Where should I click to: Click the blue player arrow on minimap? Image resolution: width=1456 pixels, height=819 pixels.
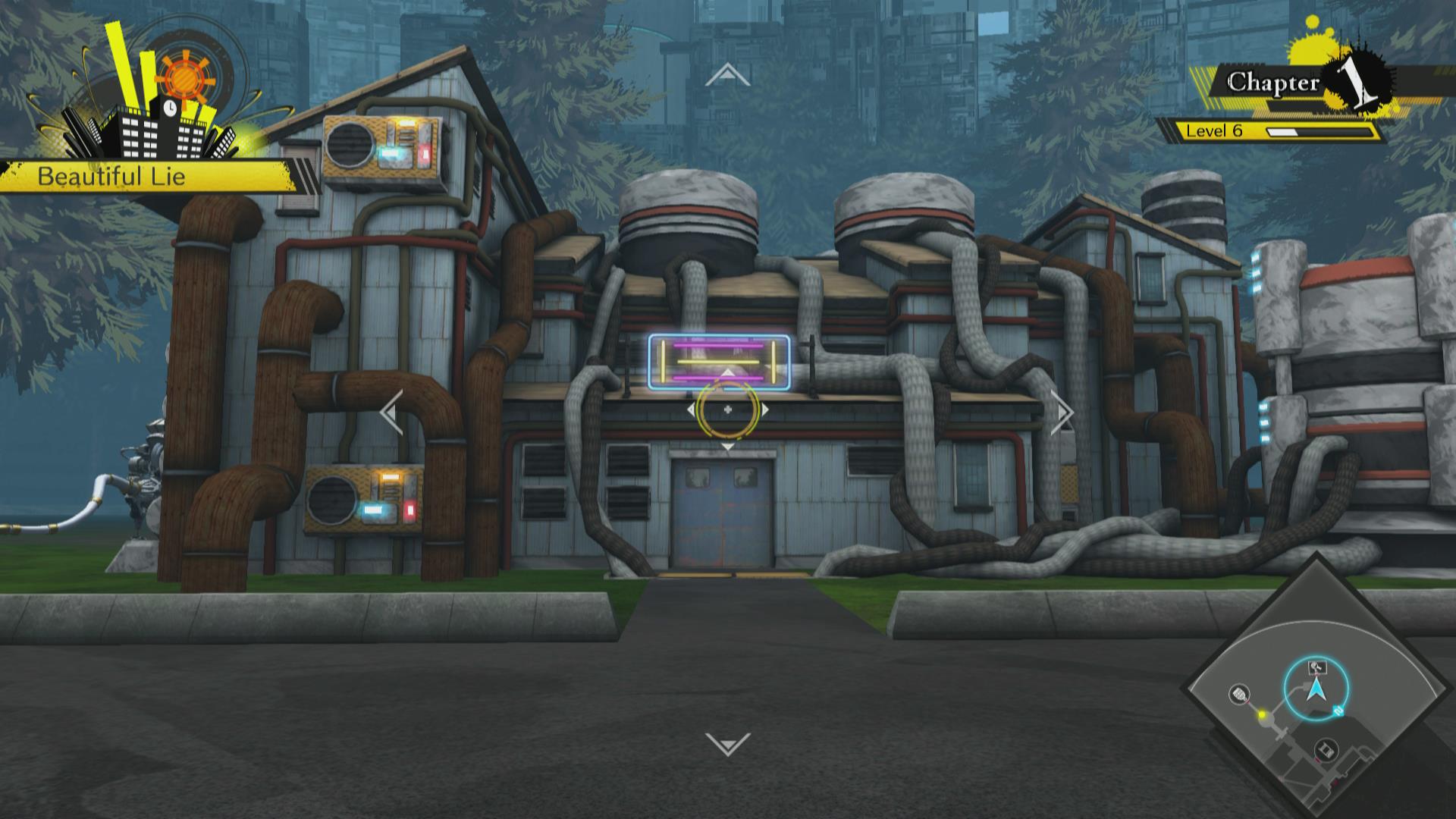coord(1316,690)
